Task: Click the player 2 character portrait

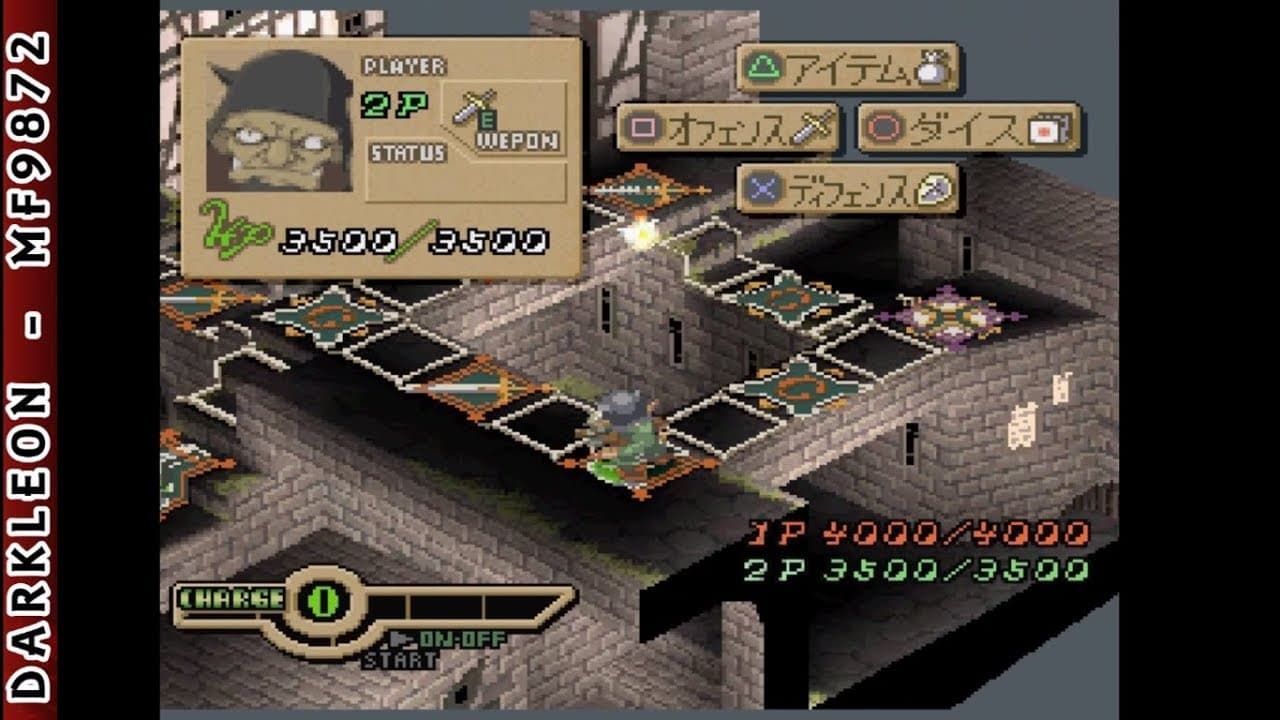Action: [x=279, y=122]
